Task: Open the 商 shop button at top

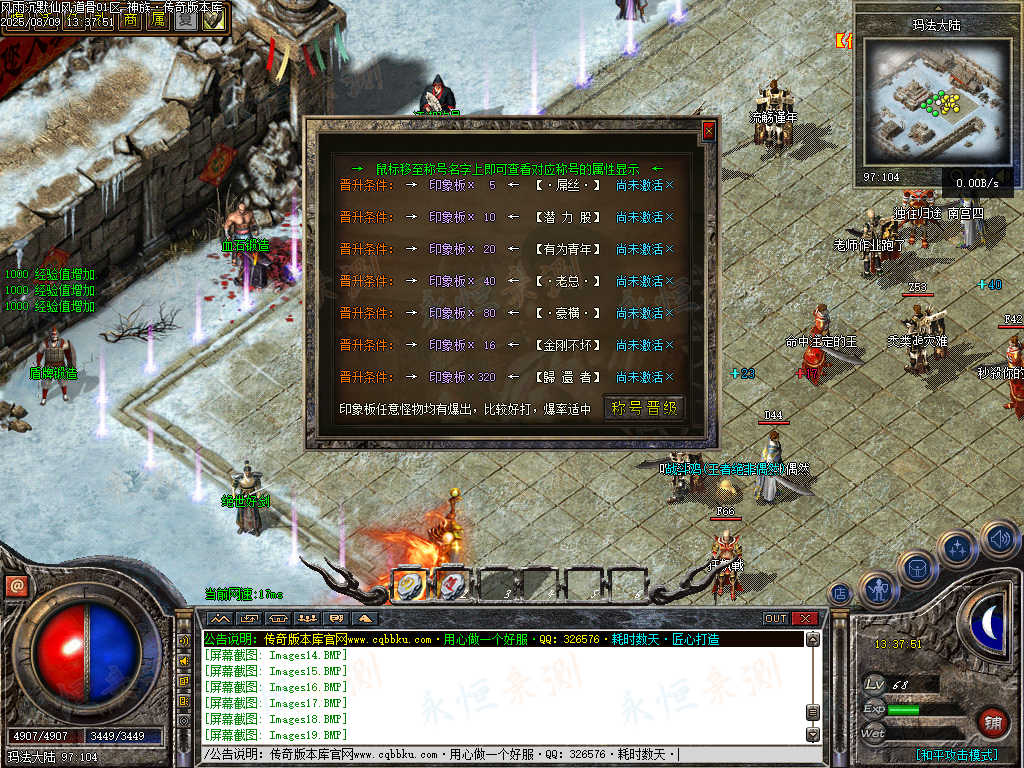Action: [x=132, y=19]
